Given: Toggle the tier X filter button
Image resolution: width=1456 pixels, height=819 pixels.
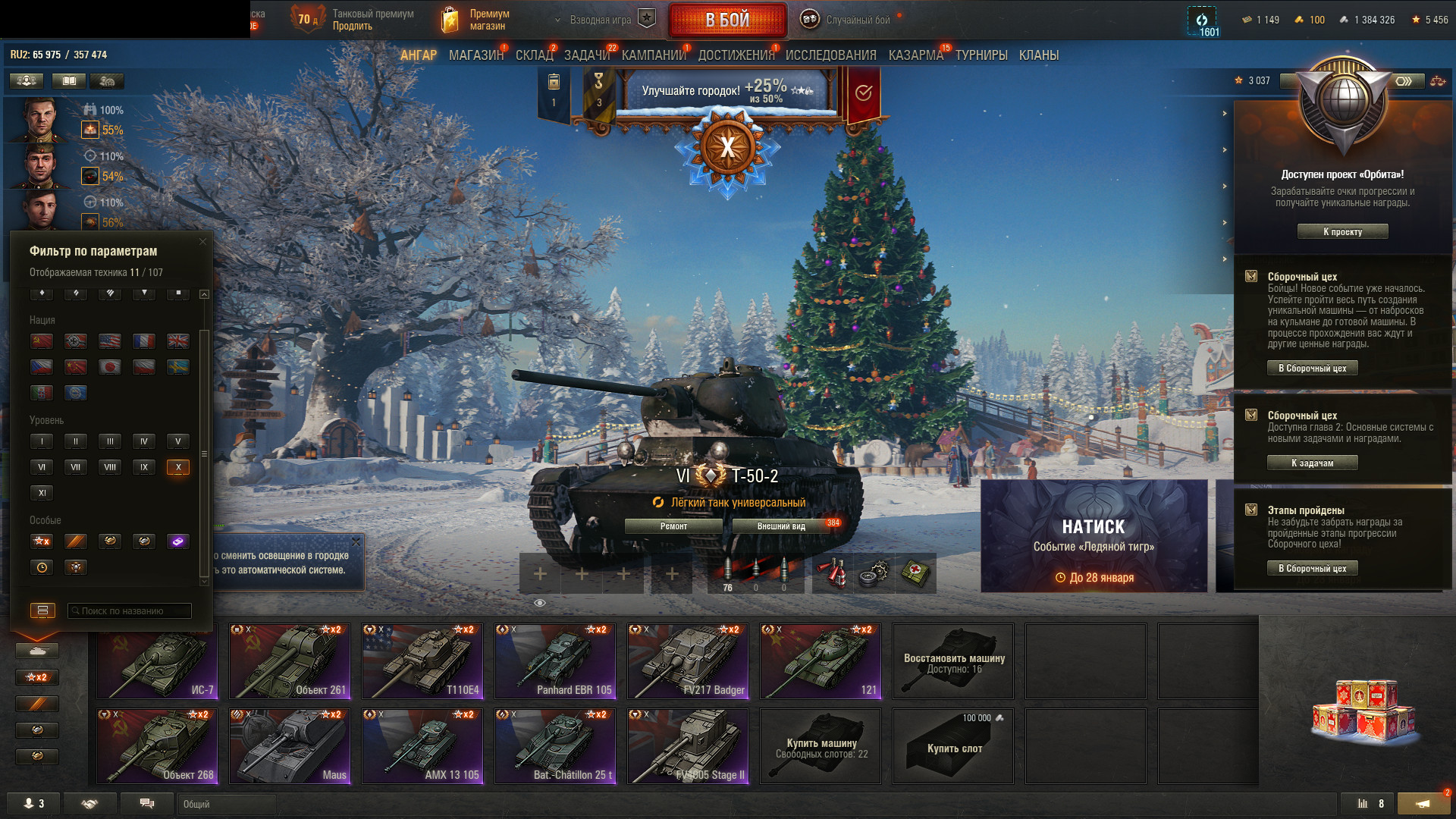Looking at the screenshot, I should click(x=178, y=467).
